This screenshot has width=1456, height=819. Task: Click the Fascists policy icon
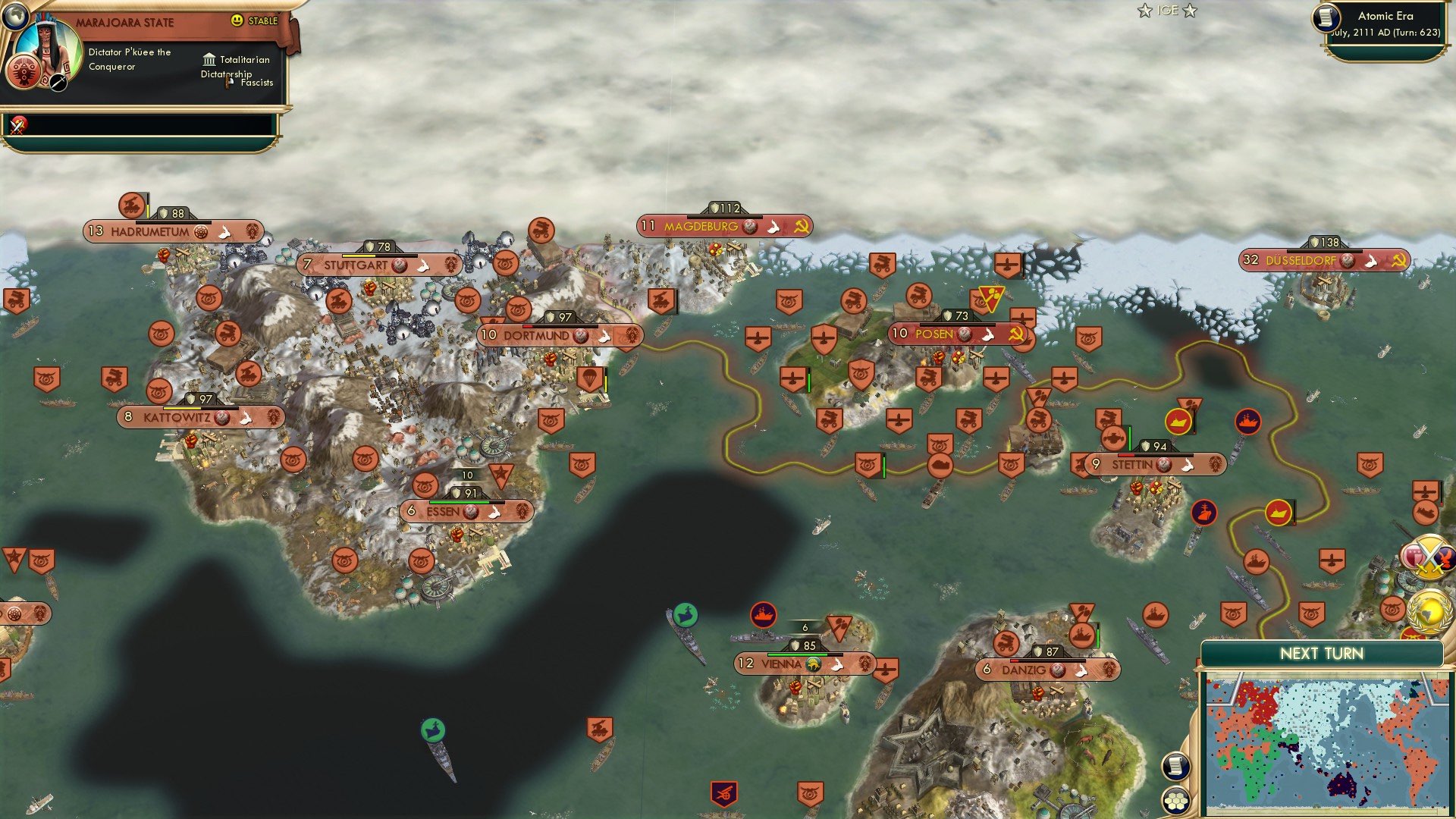pos(226,80)
